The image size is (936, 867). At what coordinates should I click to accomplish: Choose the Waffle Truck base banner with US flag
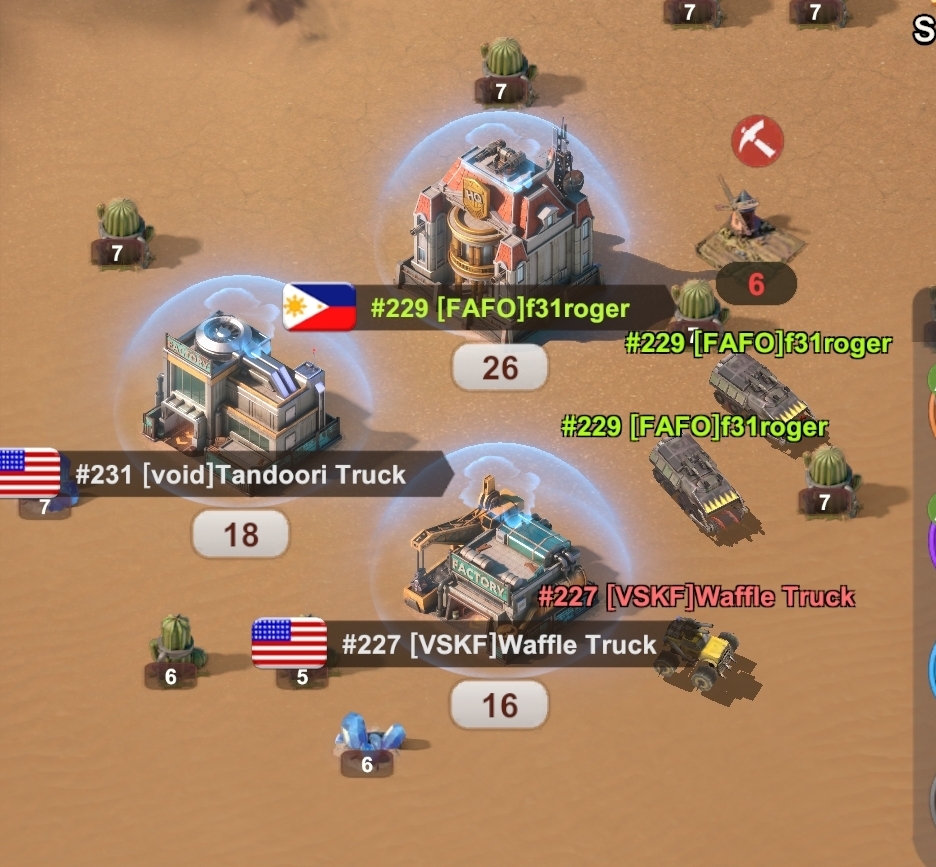click(460, 644)
